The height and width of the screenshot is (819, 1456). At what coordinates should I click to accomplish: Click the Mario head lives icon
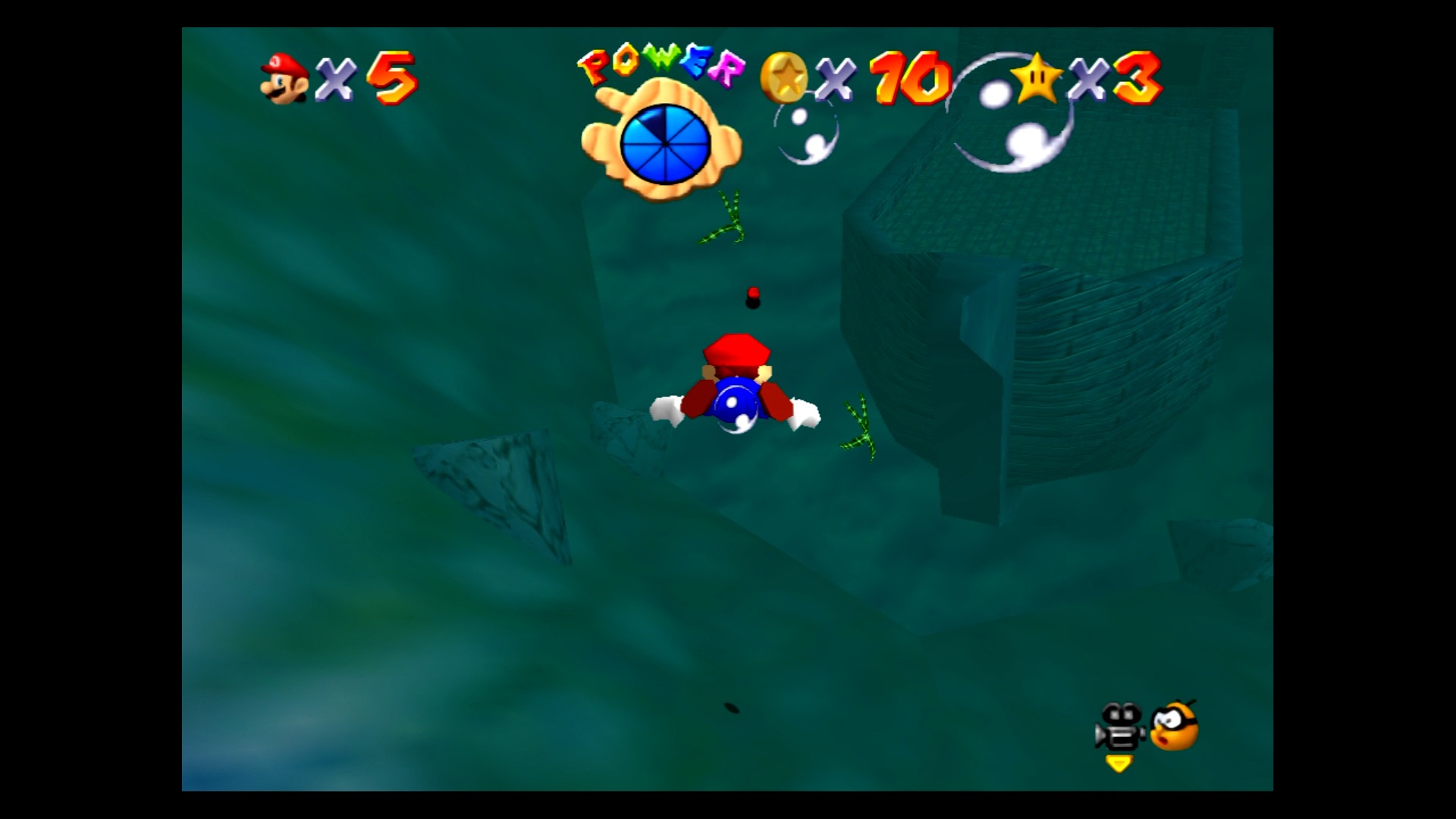click(284, 78)
